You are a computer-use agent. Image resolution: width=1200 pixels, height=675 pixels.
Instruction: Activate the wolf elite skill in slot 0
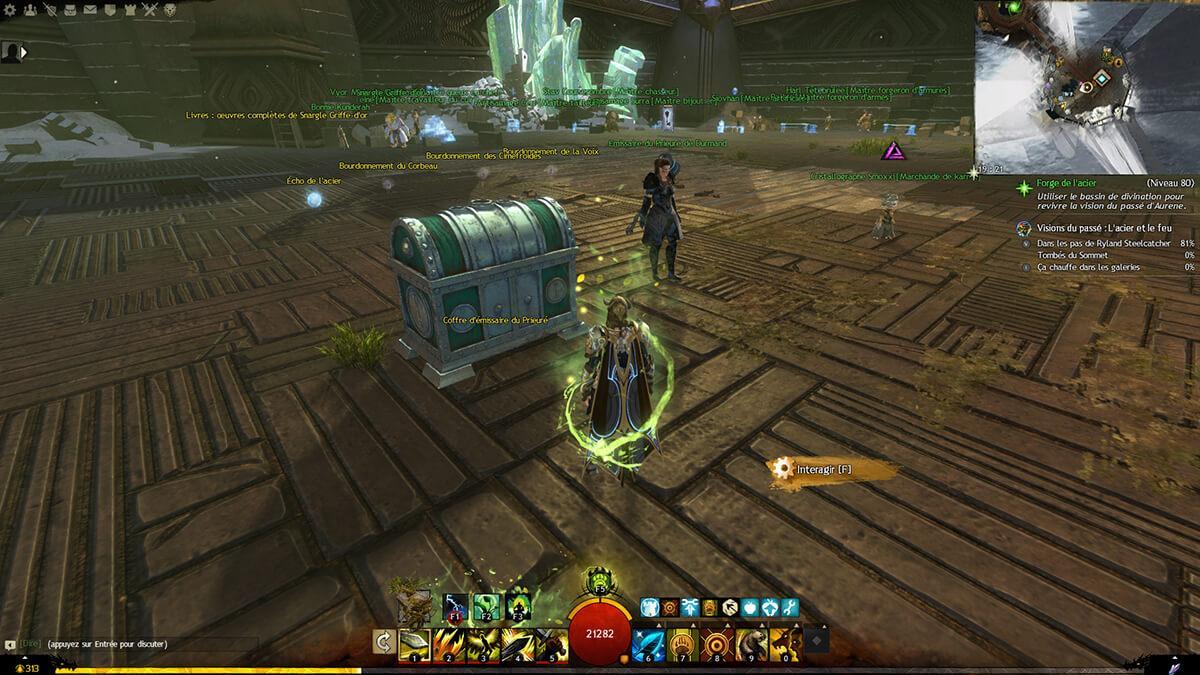click(x=787, y=641)
